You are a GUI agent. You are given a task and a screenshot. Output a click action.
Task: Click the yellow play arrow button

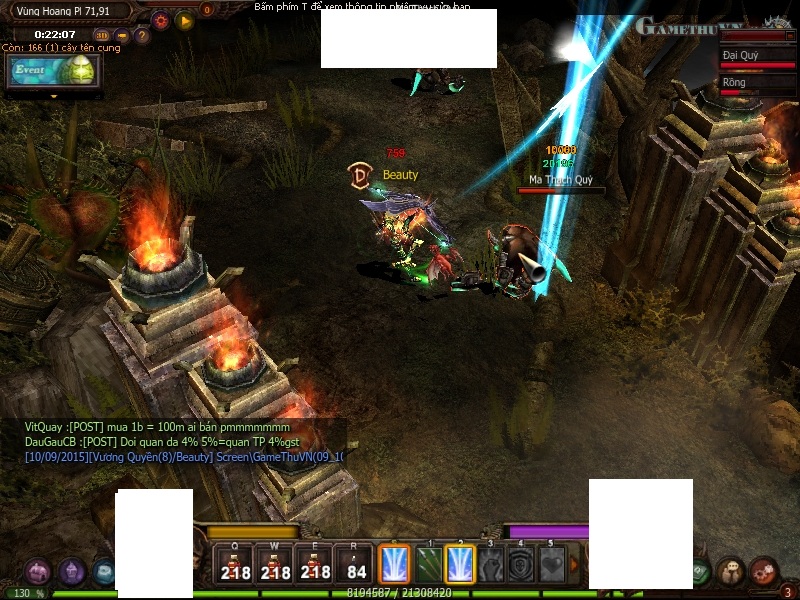pos(184,19)
